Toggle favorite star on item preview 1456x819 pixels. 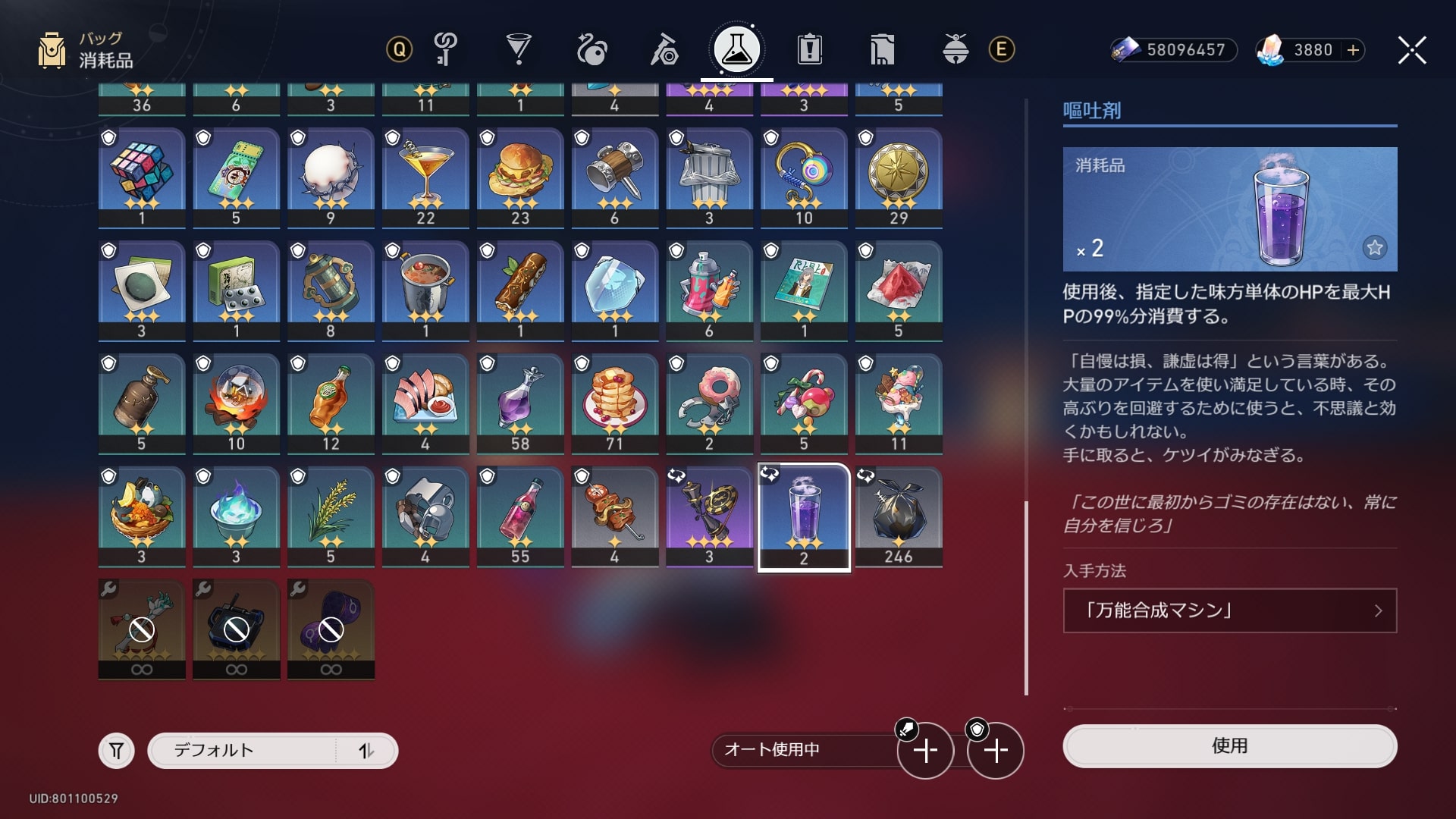point(1374,247)
